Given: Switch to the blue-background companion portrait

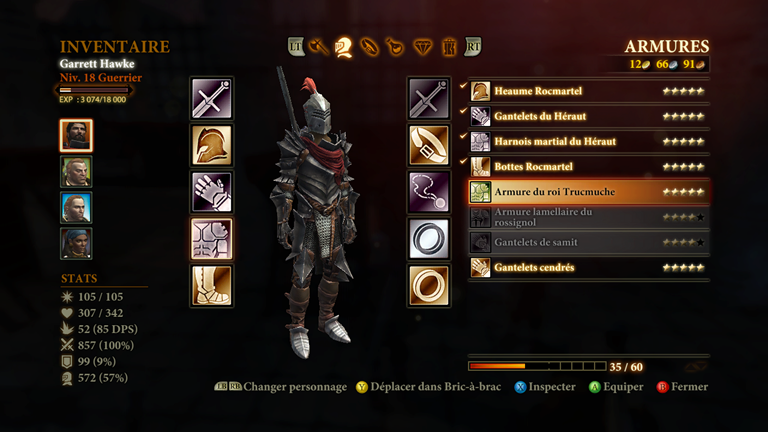Looking at the screenshot, I should [x=76, y=208].
